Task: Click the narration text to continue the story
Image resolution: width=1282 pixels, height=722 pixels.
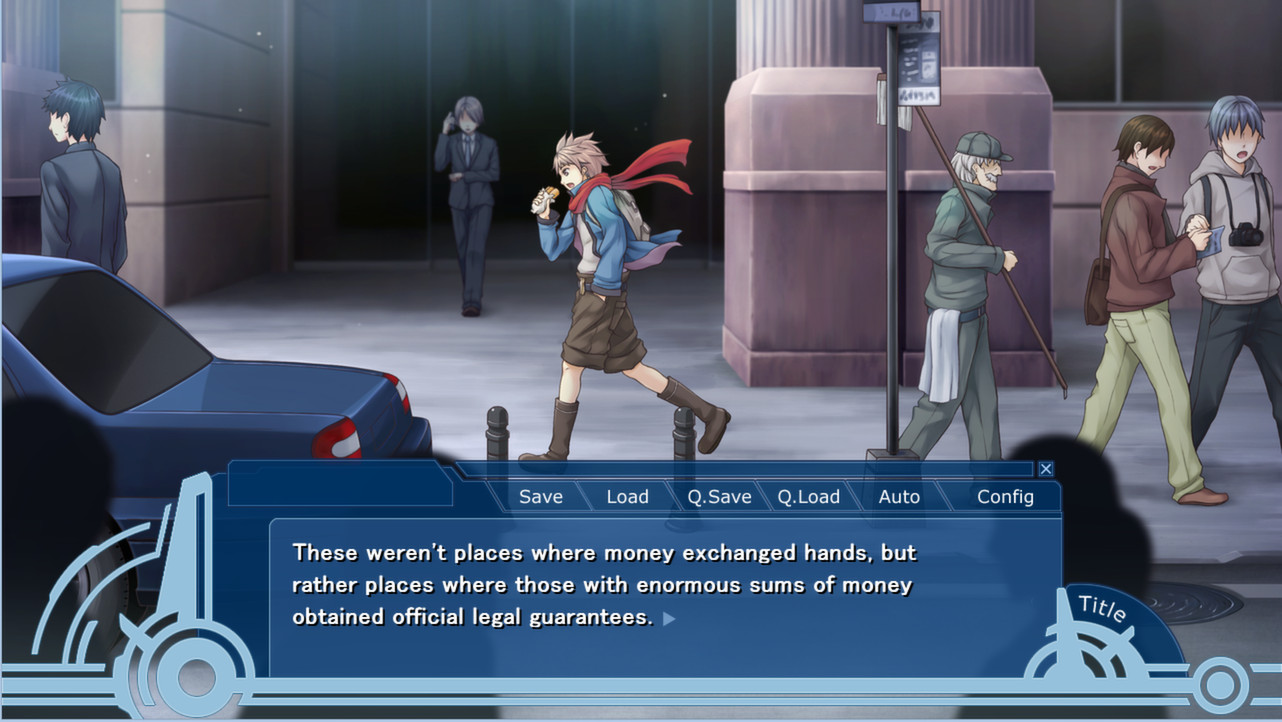Action: point(600,584)
